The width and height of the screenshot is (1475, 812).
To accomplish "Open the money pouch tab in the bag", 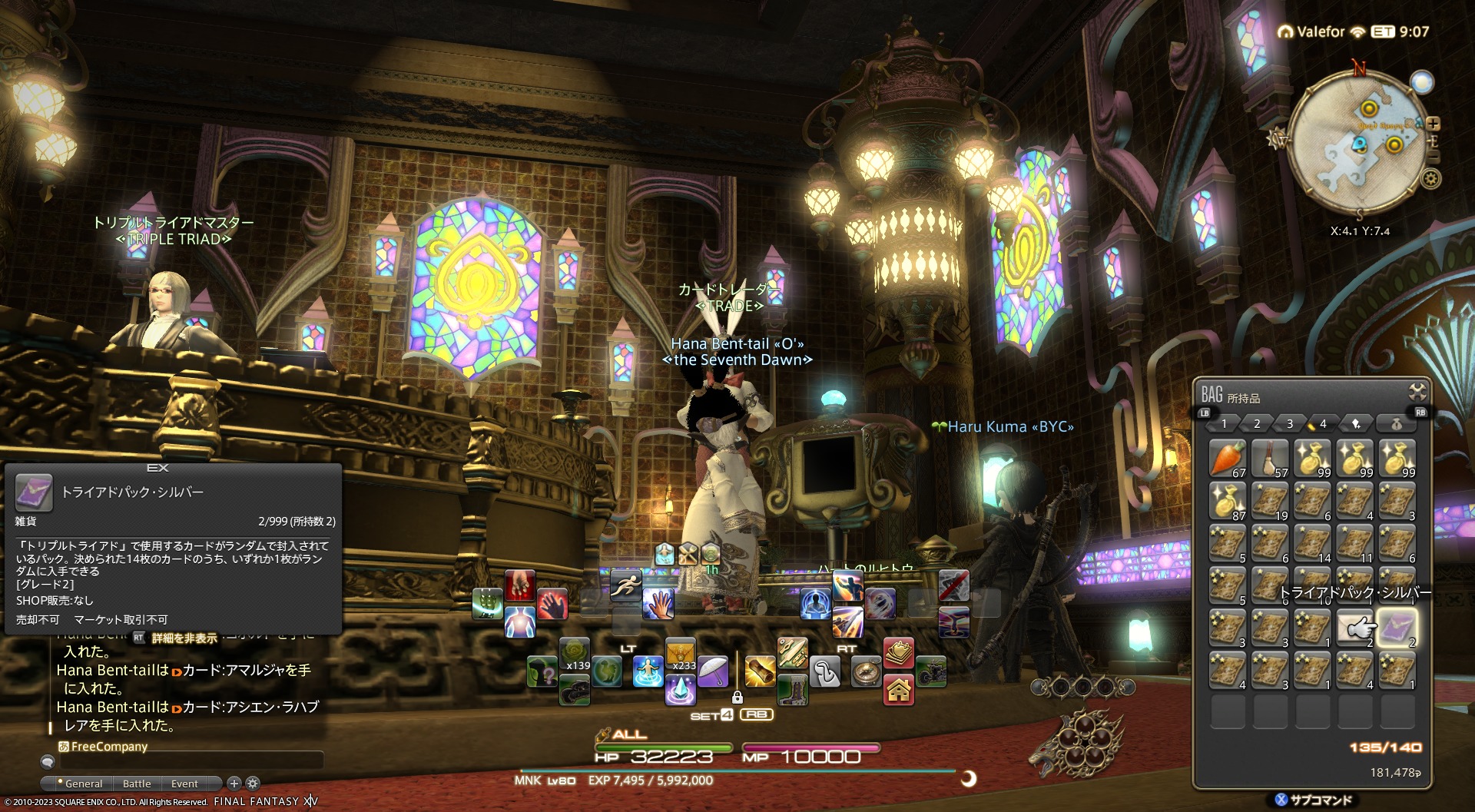I will [1397, 423].
